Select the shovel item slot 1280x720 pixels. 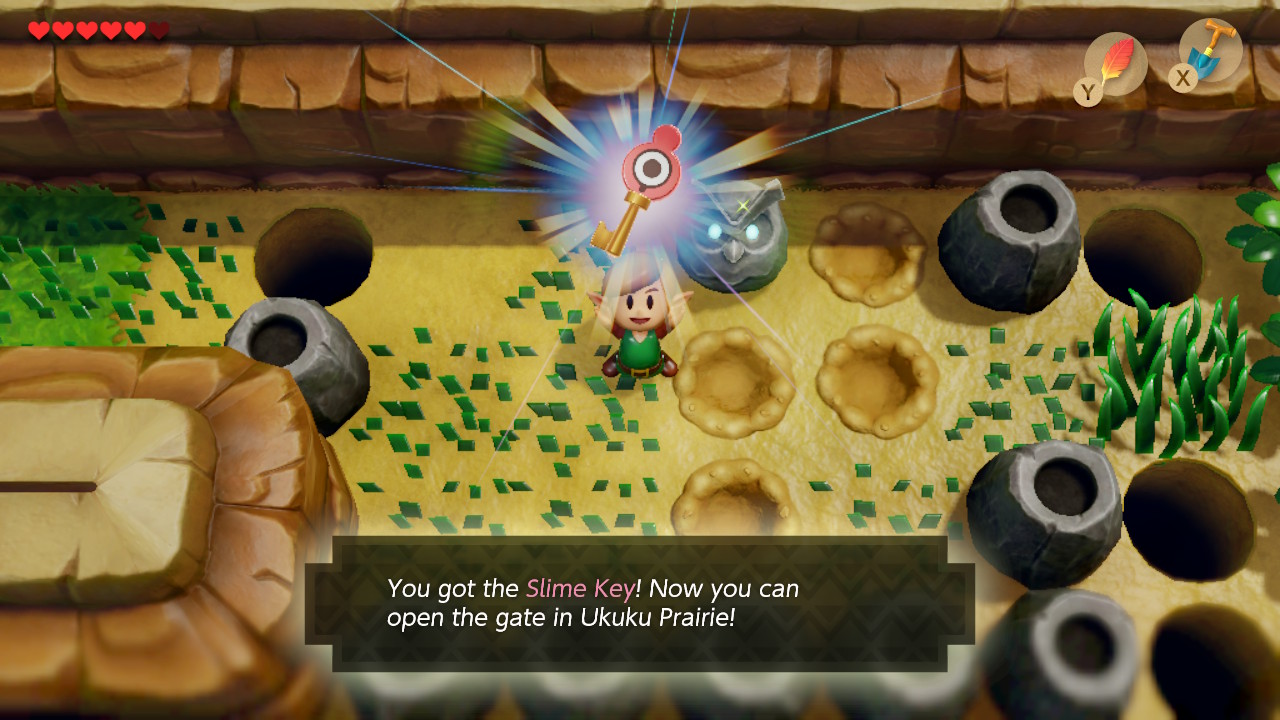1210,50
